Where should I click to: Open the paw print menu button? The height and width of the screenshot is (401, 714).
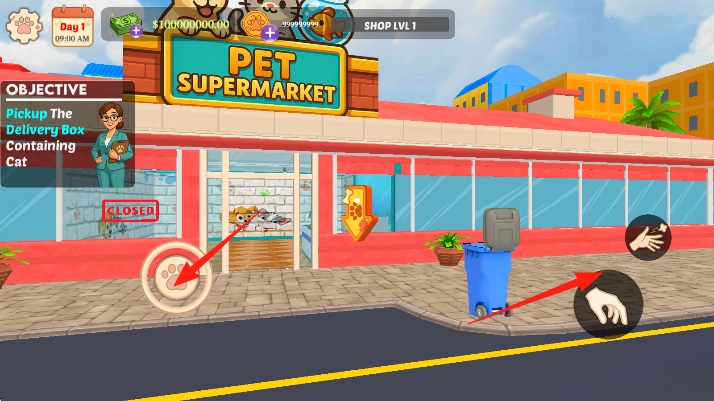click(23, 27)
